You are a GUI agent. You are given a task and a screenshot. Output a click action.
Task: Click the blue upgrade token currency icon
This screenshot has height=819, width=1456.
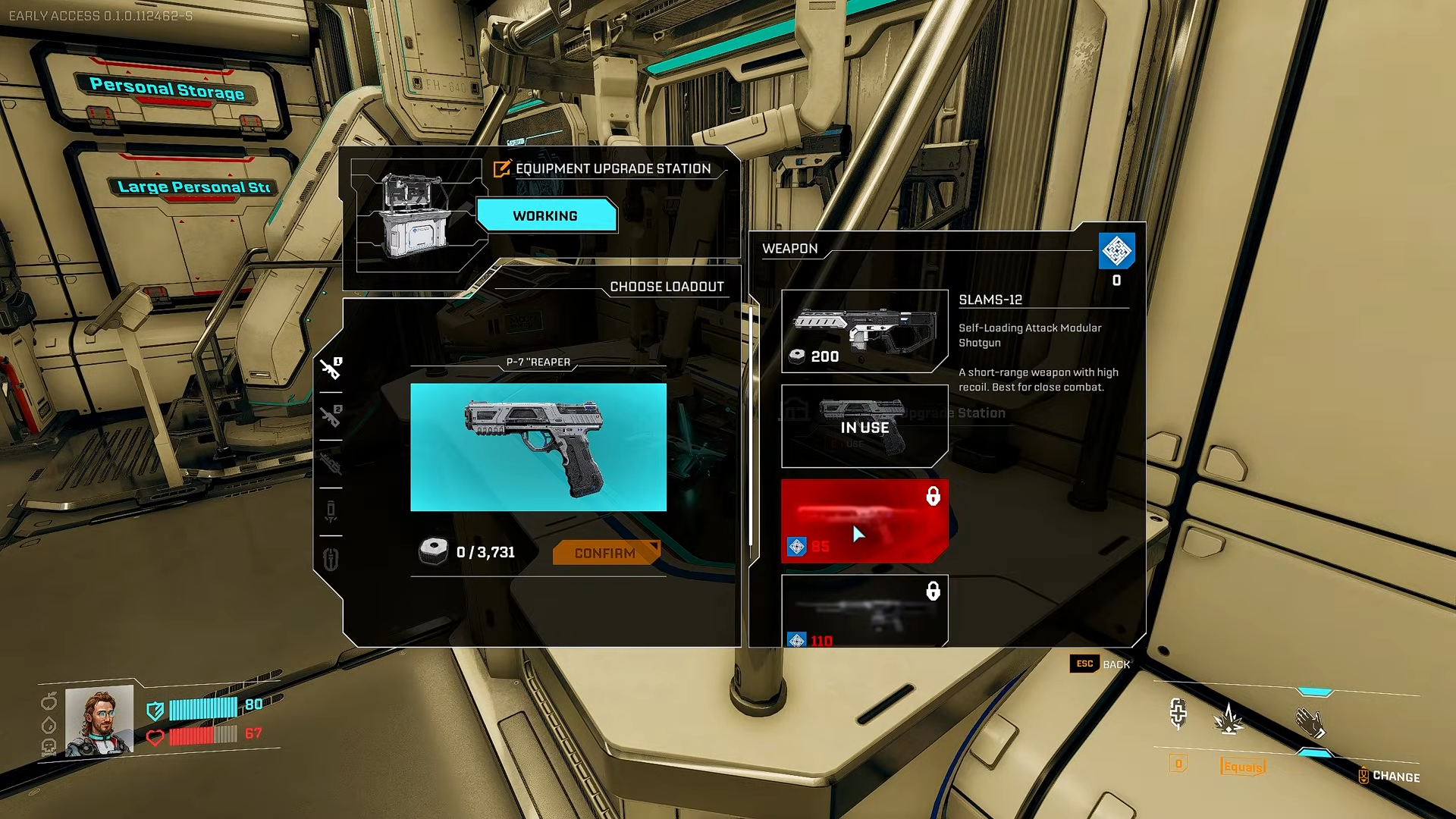(1116, 251)
